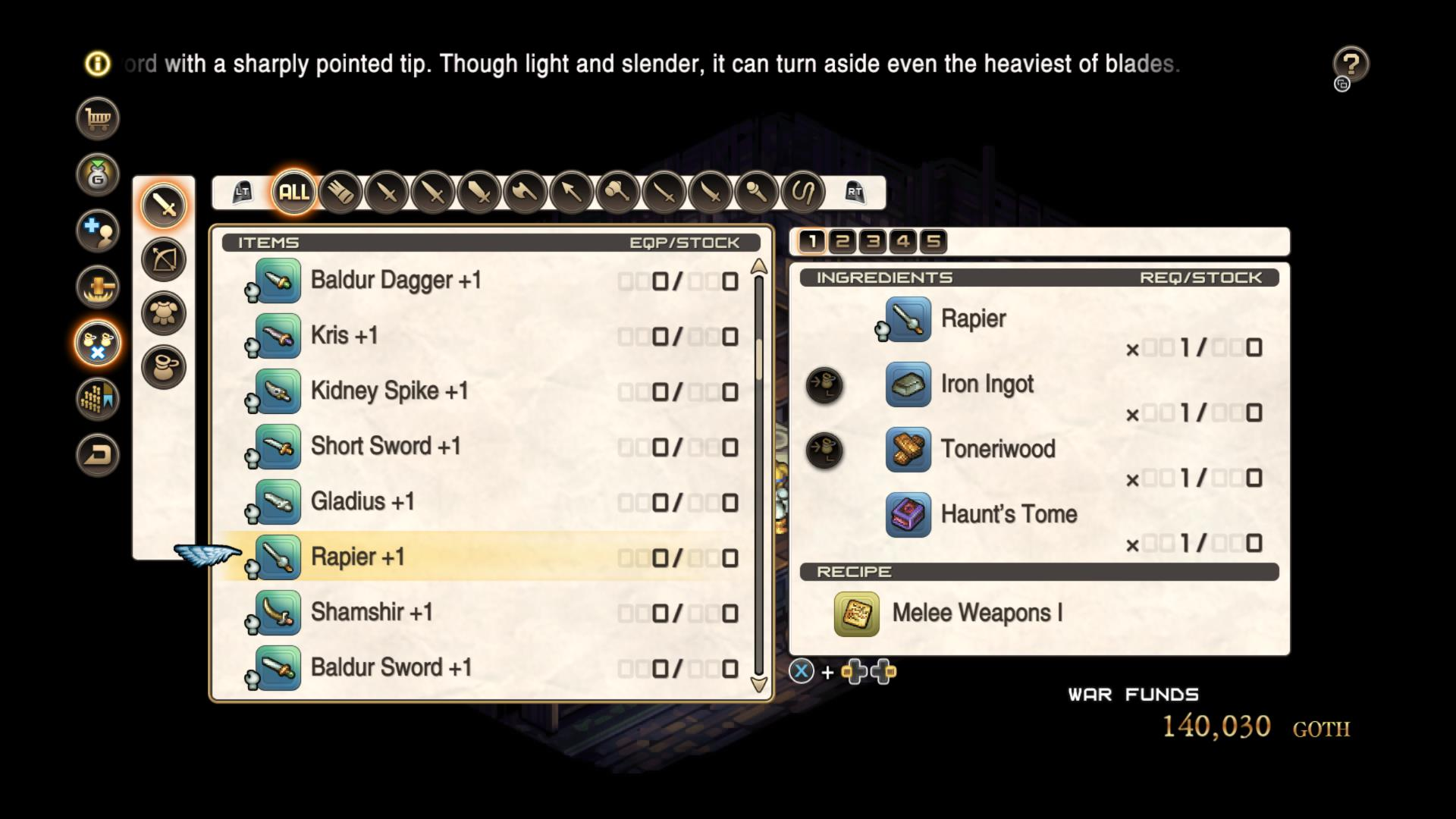
Task: Choose Baldur Sword +1 crafting recipe
Action: click(x=391, y=668)
